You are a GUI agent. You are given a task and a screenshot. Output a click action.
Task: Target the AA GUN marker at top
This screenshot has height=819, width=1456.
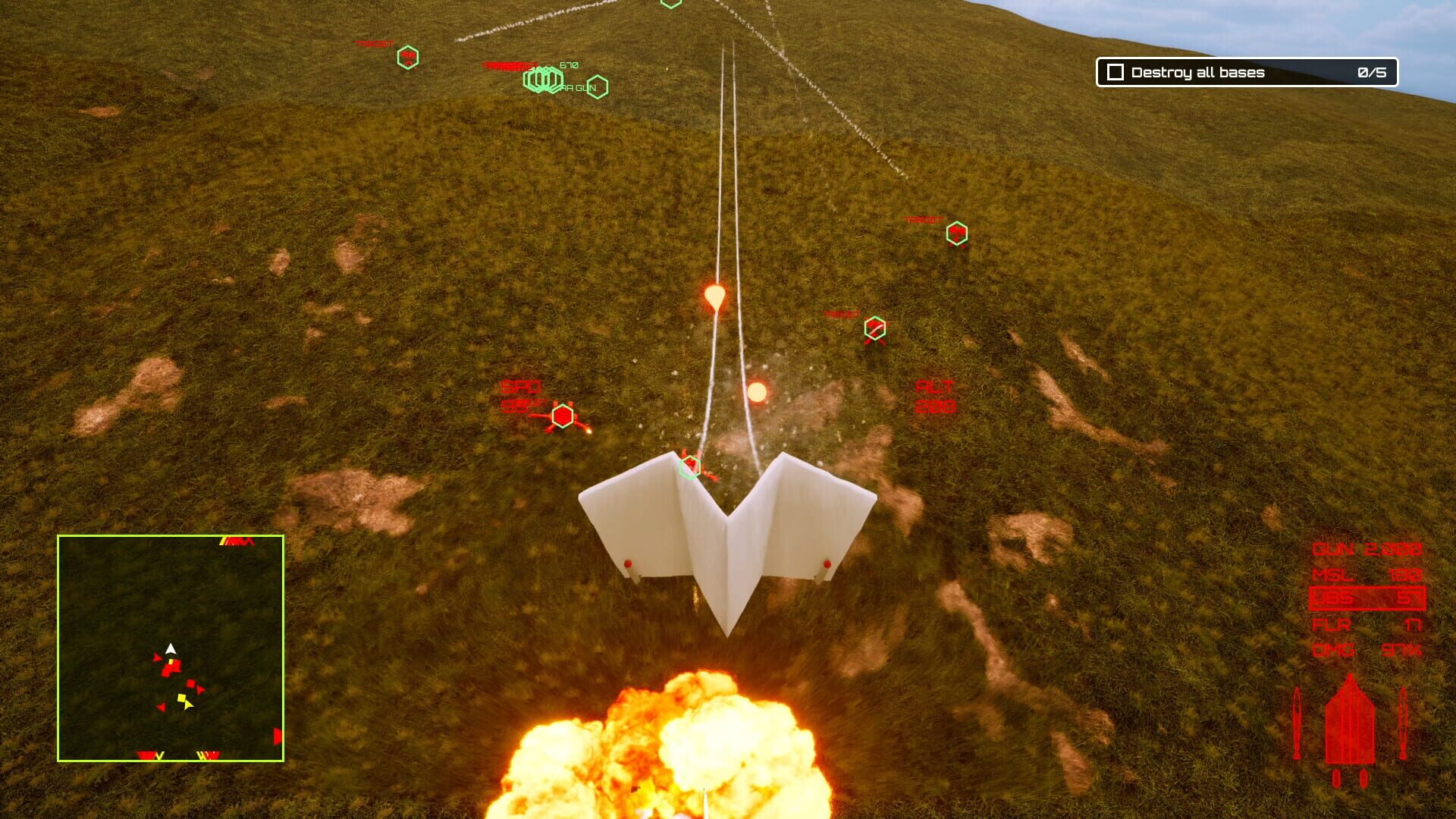(542, 78)
